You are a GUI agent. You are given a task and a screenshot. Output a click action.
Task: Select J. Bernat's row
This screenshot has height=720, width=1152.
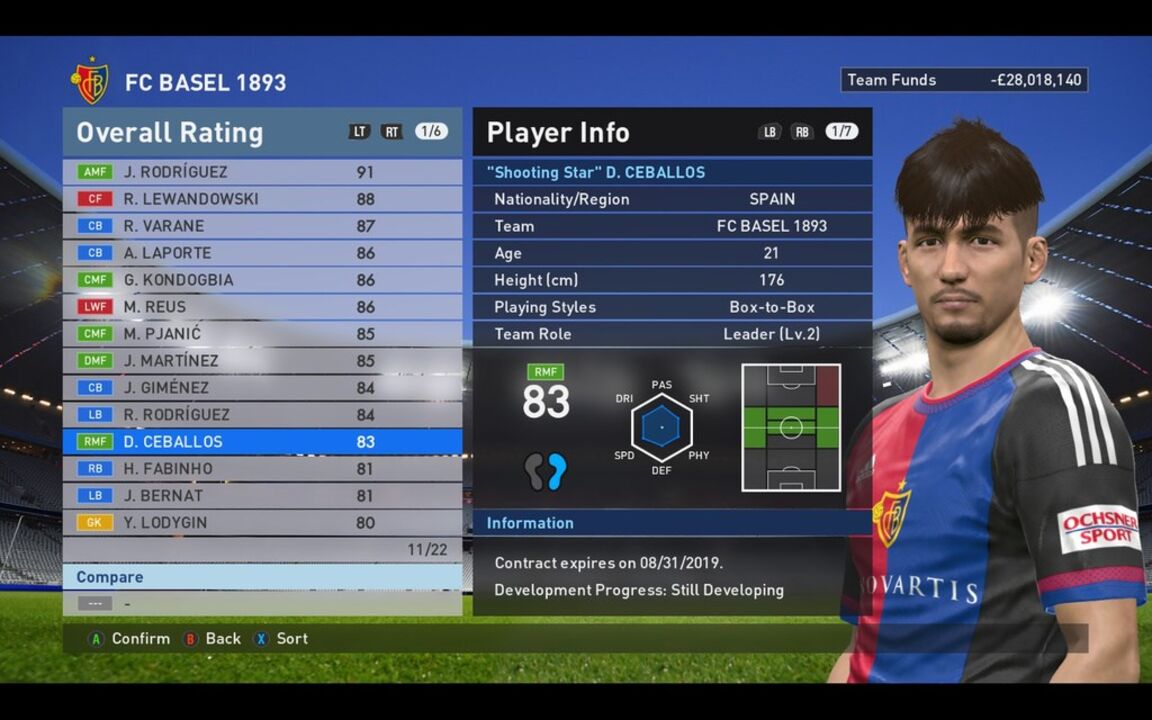click(262, 496)
